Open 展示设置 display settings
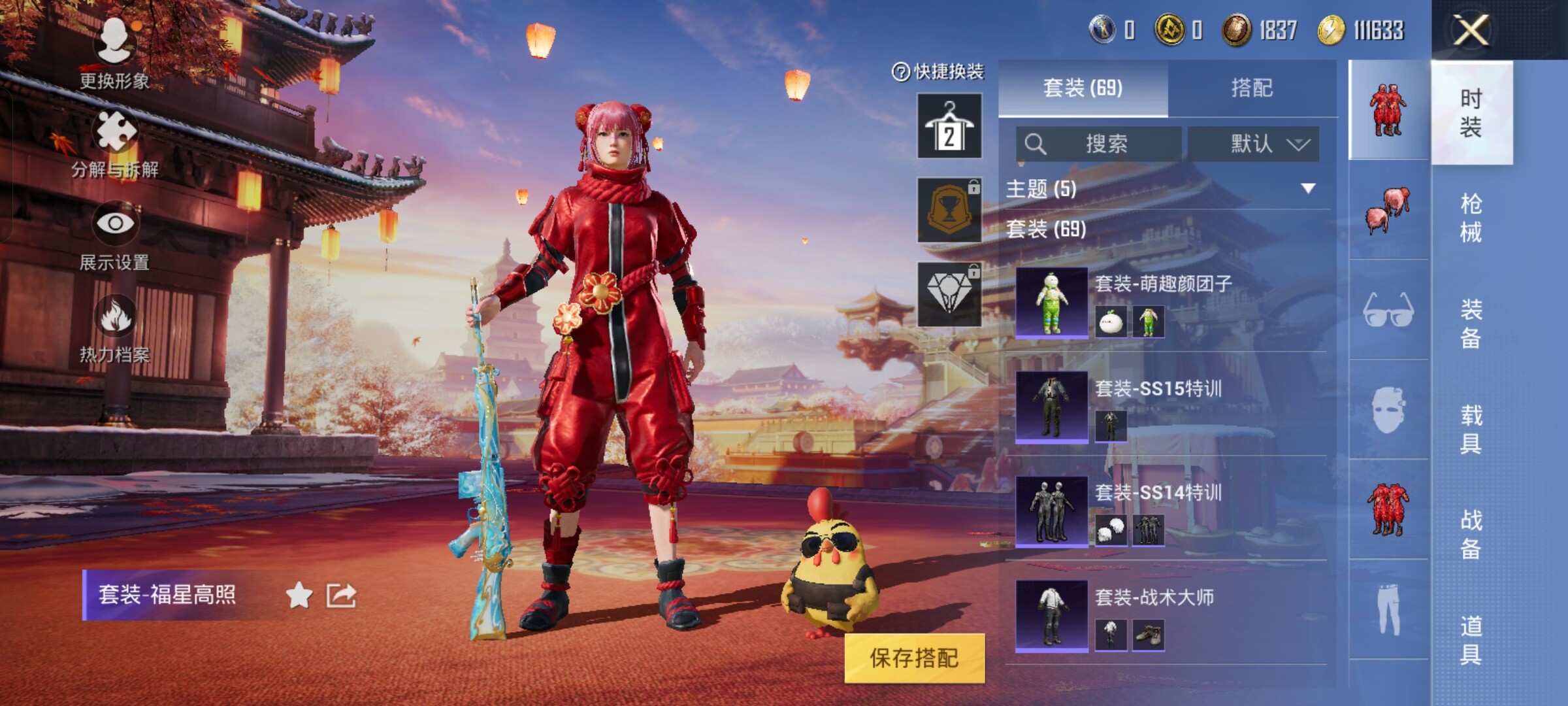This screenshot has height=706, width=1568. tap(115, 237)
